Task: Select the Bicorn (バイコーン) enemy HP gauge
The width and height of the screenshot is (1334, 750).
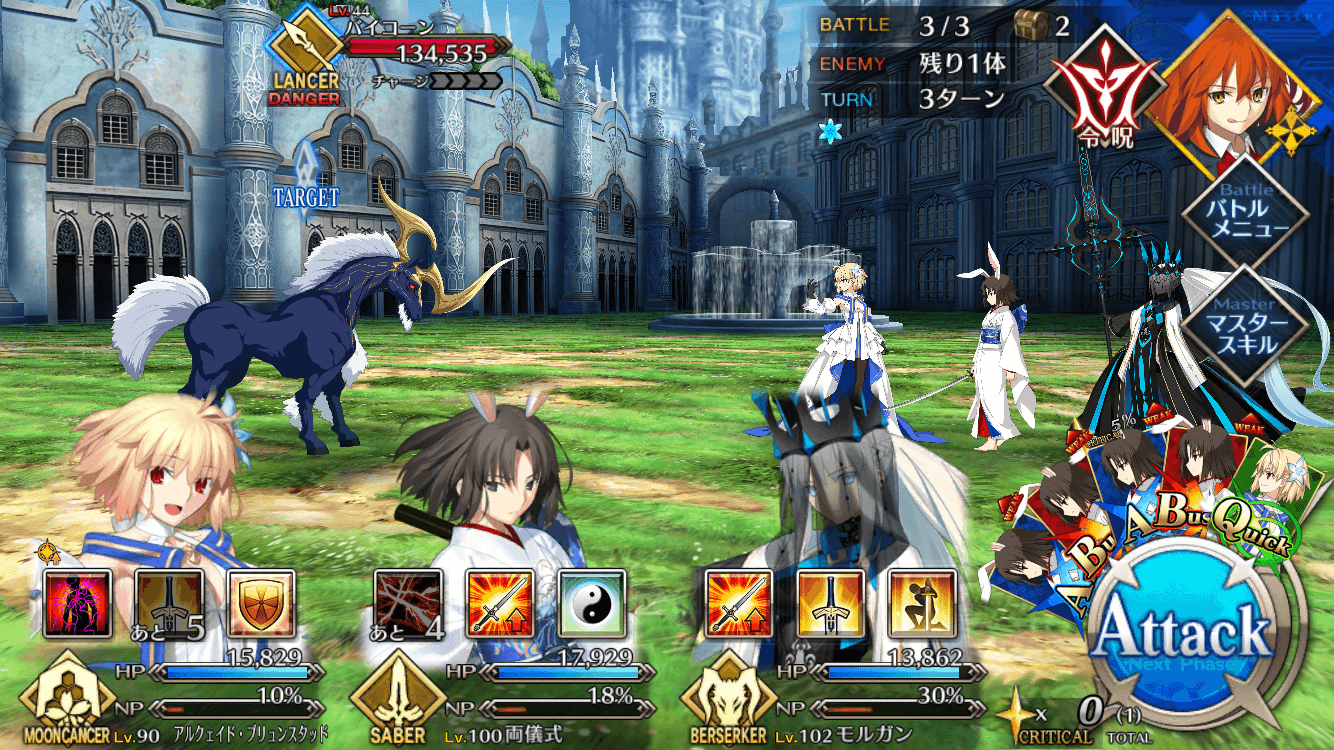Action: 428,49
